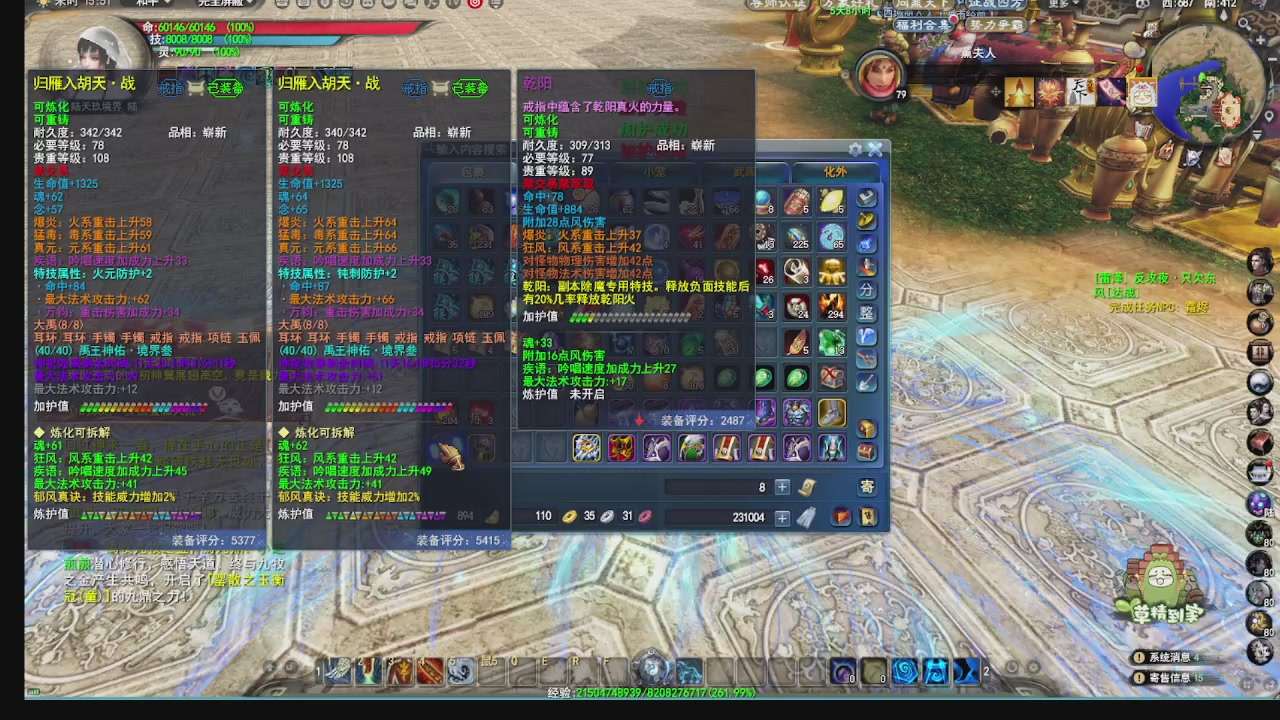Click the scroll icon beside the quantity field
Screen dimensions: 1280x720
click(807, 486)
